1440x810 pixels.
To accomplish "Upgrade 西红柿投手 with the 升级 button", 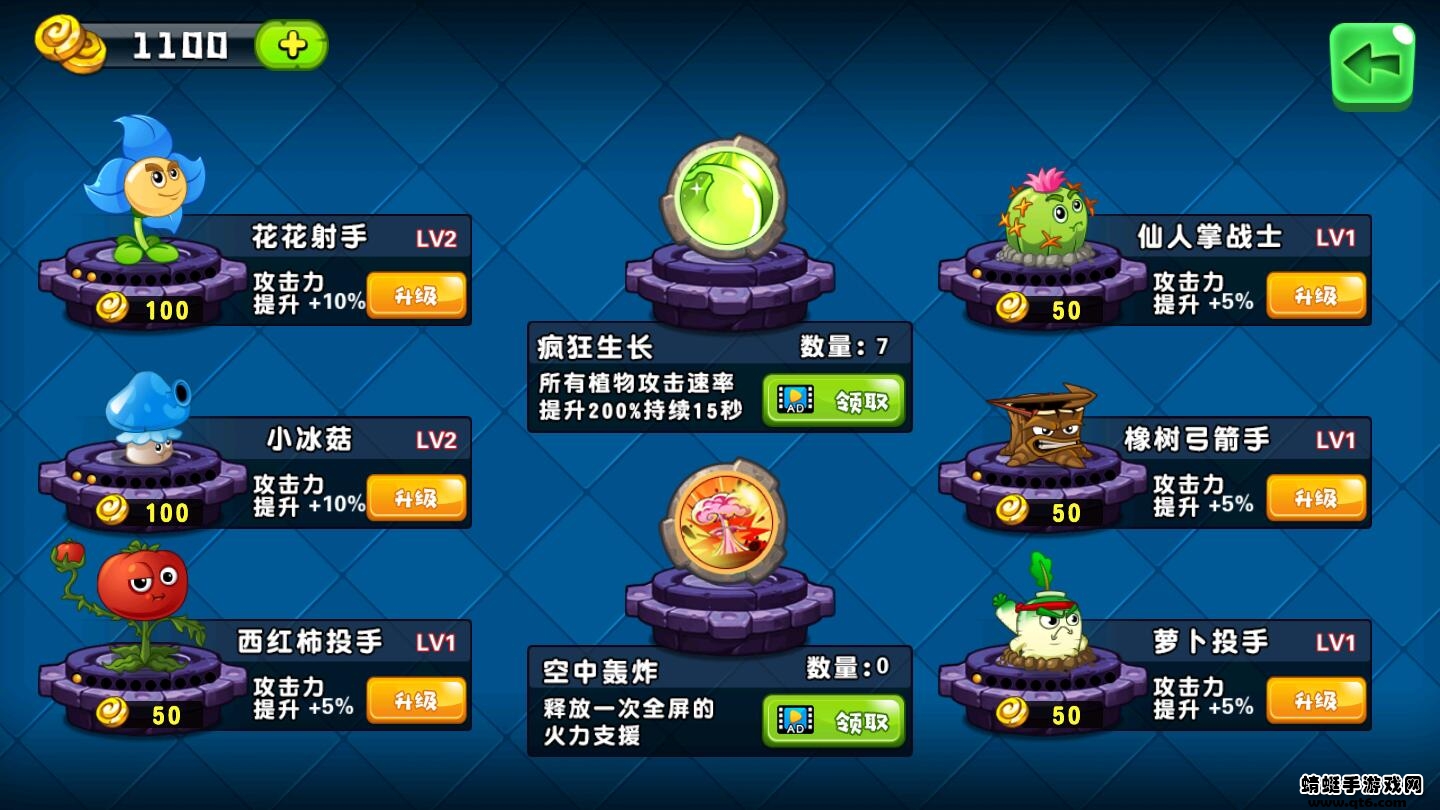I will (417, 700).
